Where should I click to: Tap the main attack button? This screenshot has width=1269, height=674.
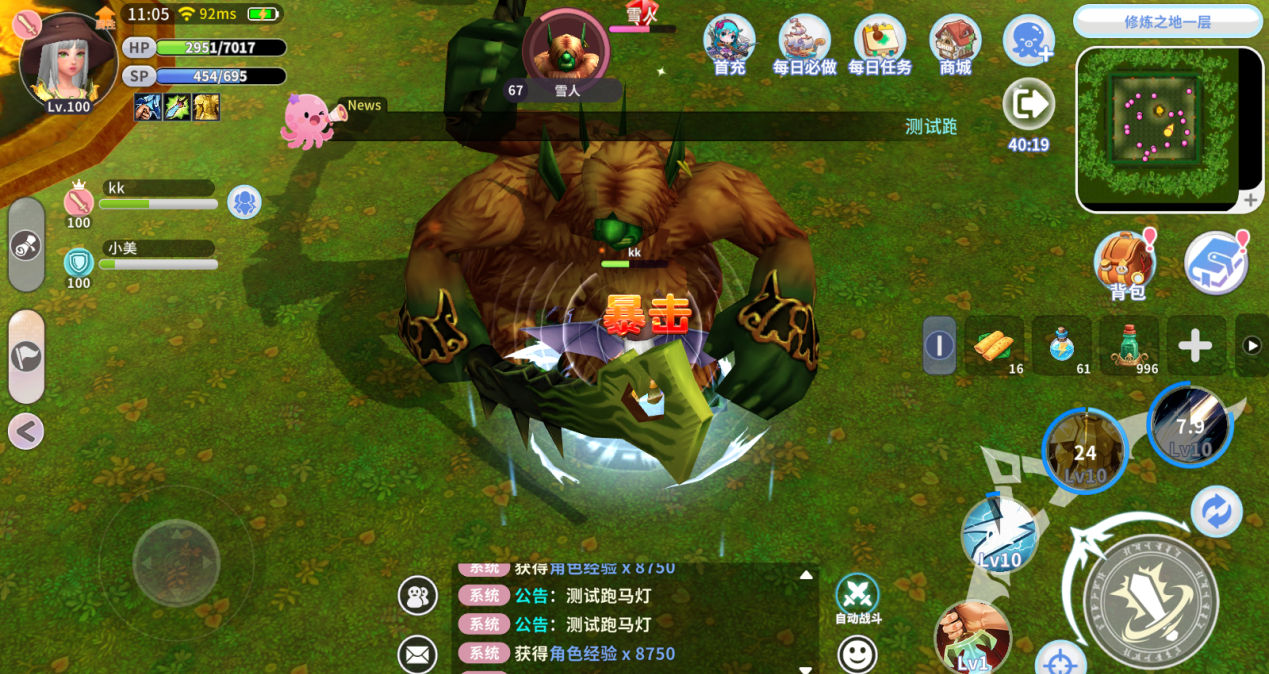(x=1150, y=588)
